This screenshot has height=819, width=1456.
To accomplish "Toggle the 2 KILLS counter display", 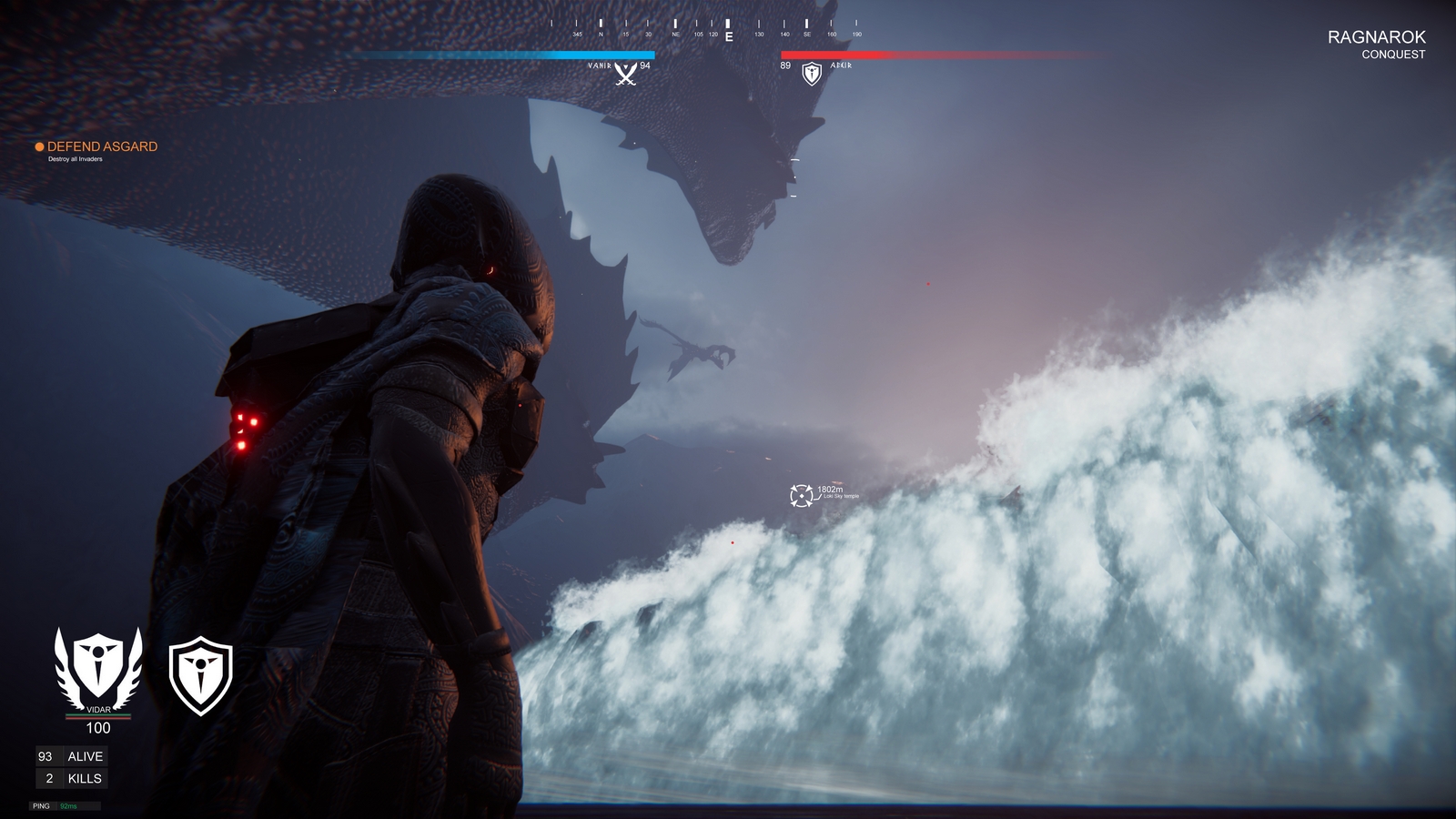I will pyautogui.click(x=71, y=779).
